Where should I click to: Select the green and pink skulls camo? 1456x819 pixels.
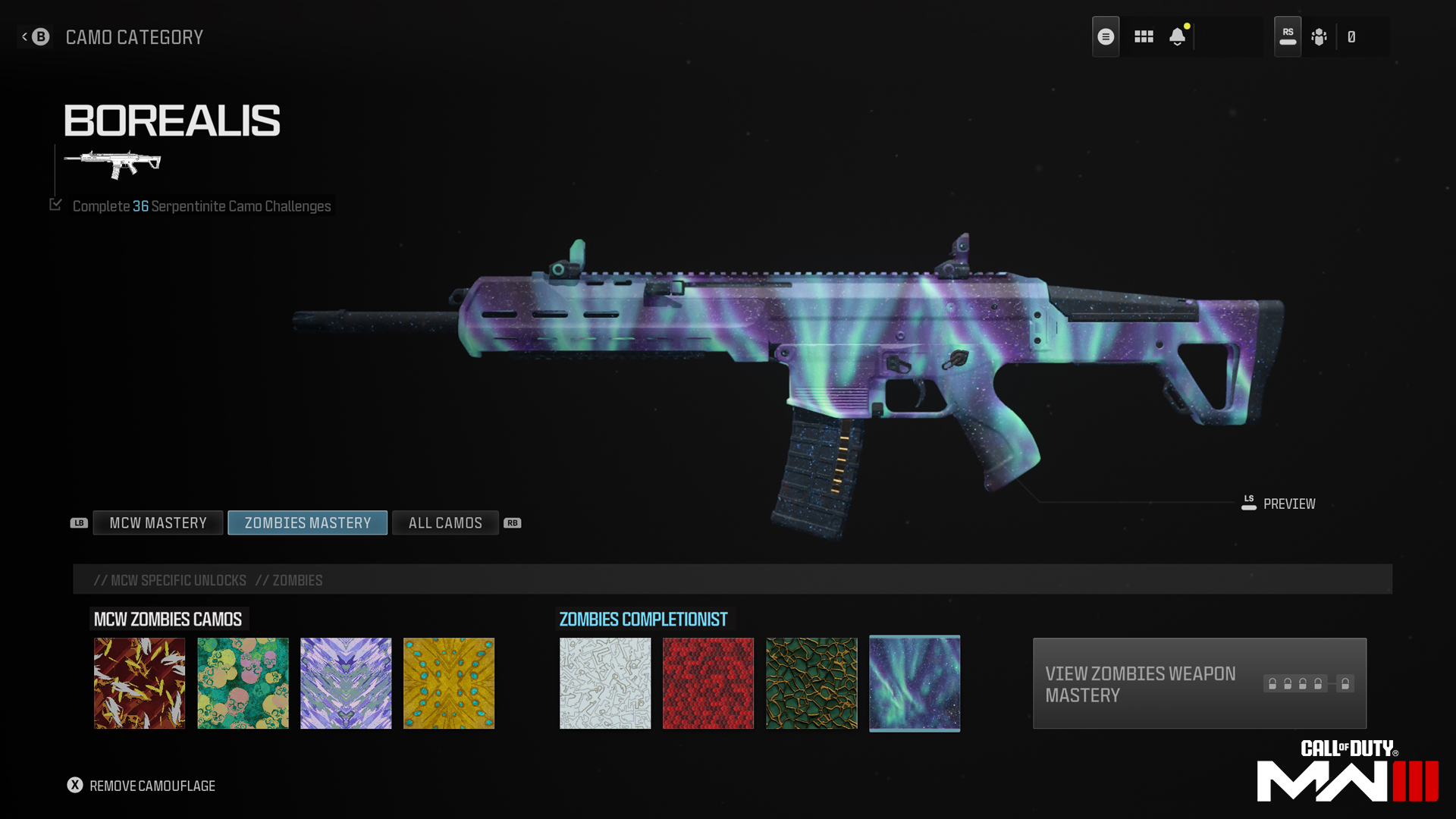click(243, 683)
